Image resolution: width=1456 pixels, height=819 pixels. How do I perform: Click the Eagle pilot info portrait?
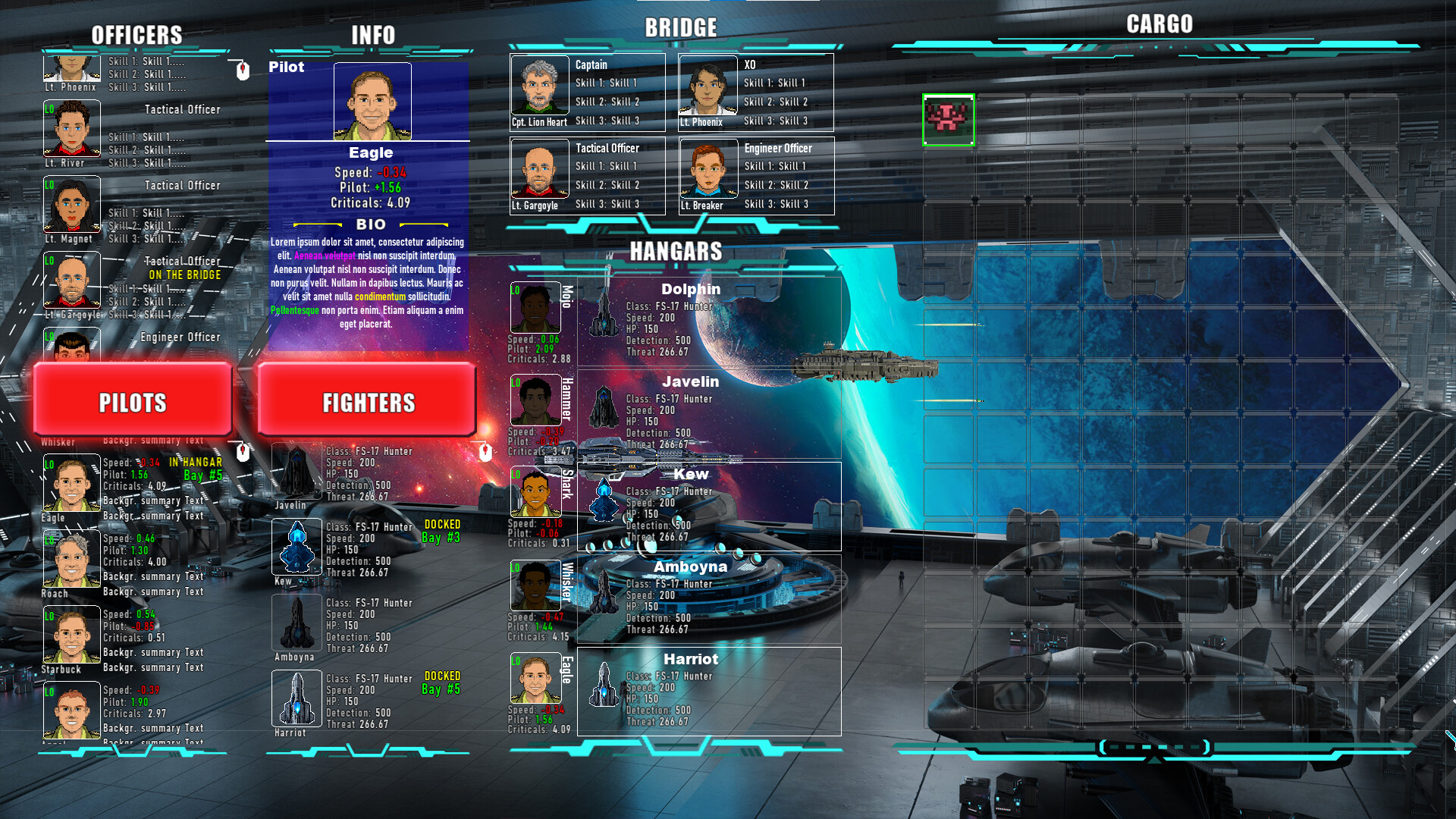(371, 101)
